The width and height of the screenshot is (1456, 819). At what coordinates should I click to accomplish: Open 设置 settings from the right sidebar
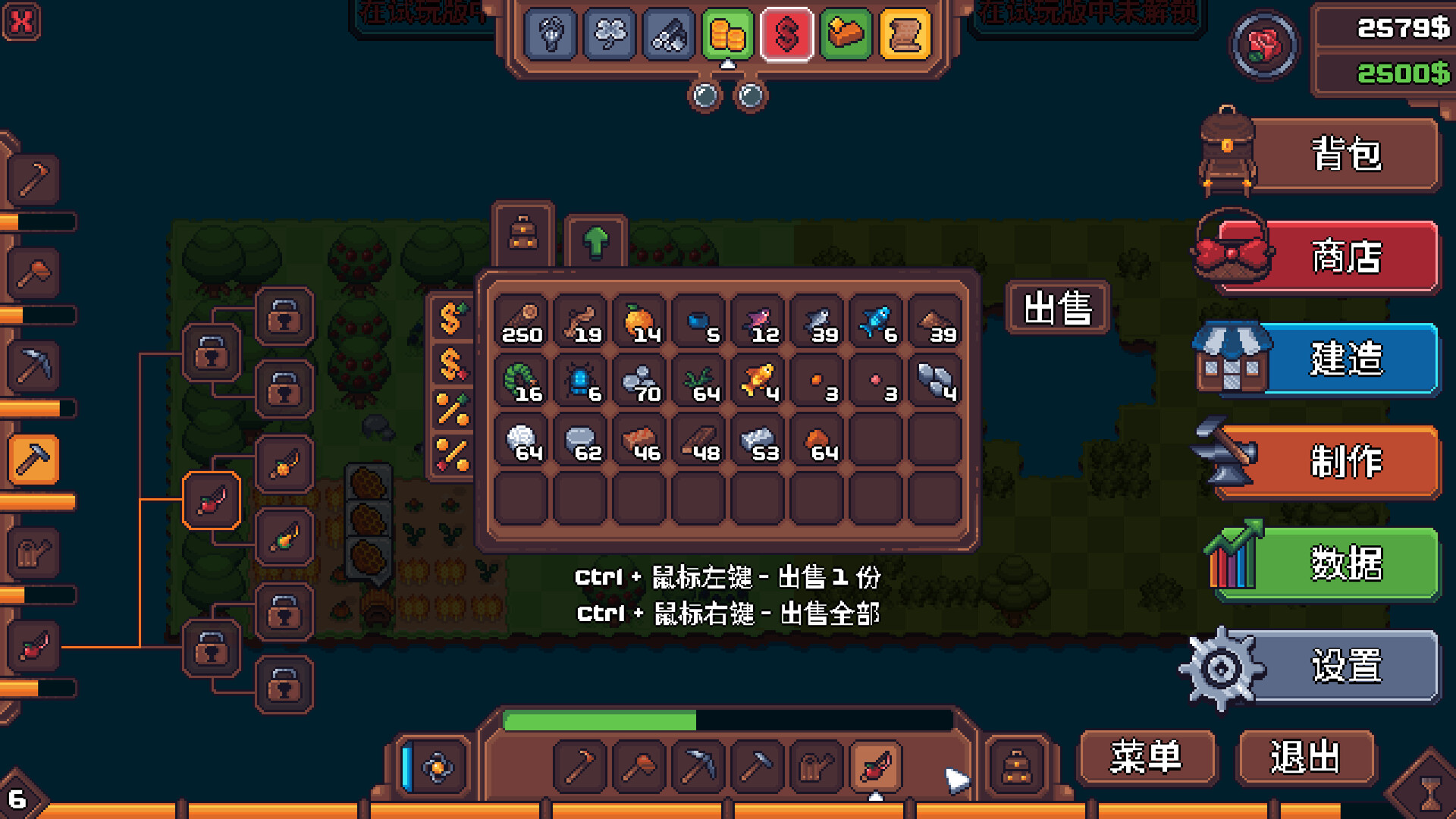[1342, 667]
